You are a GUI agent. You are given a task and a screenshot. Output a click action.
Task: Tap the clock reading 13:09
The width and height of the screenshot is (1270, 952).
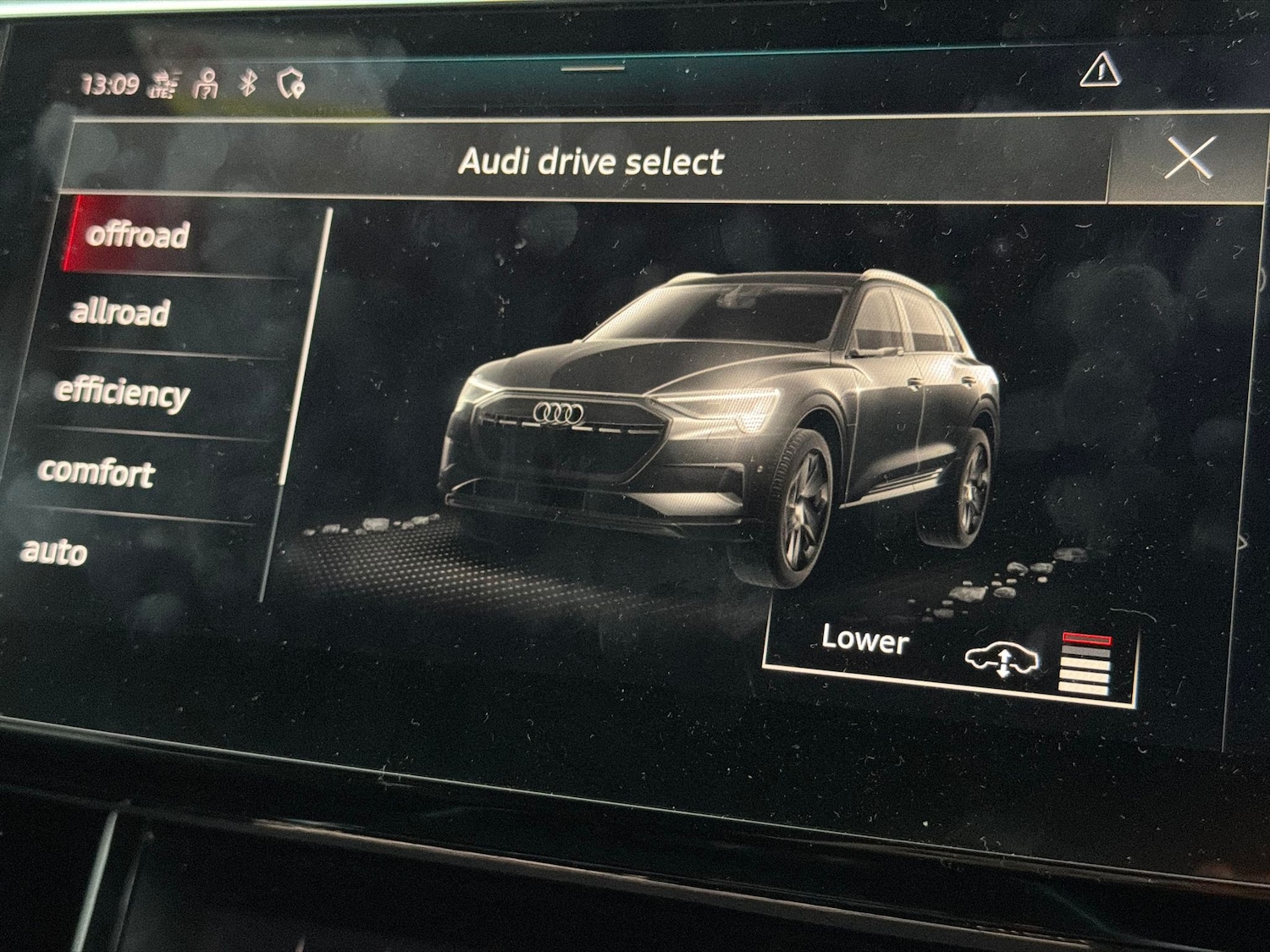click(110, 81)
